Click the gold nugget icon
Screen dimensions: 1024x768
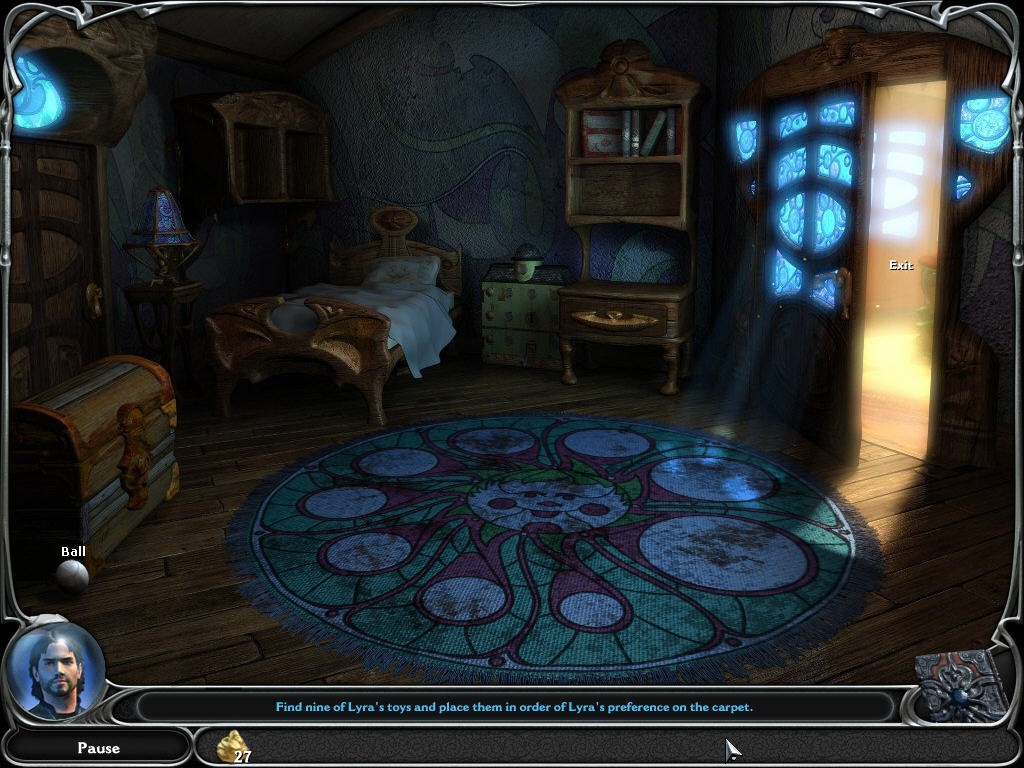[x=231, y=744]
